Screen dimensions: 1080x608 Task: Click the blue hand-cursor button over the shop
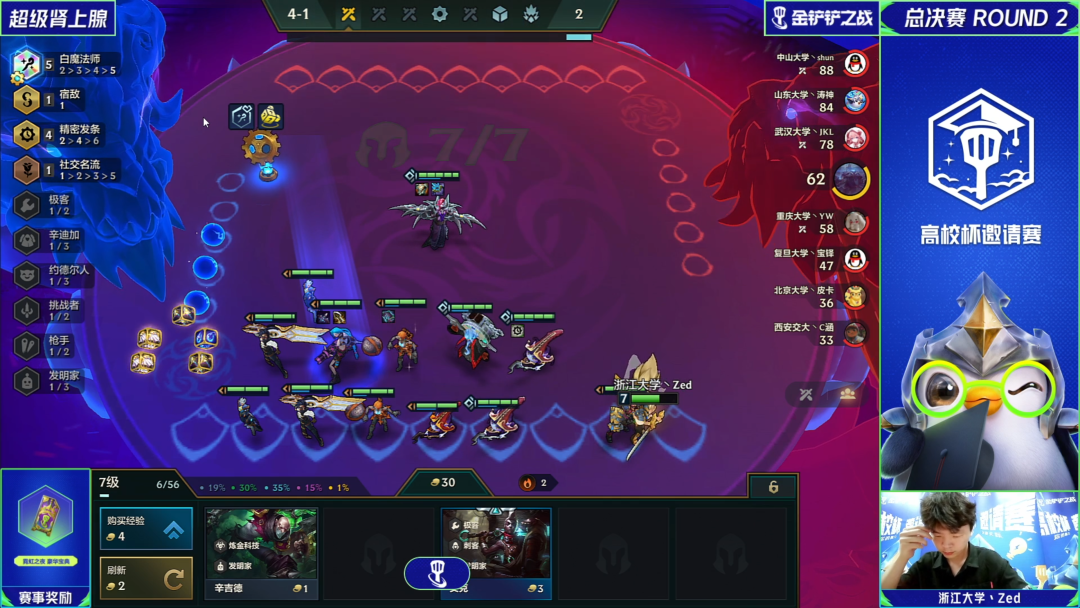pos(436,573)
